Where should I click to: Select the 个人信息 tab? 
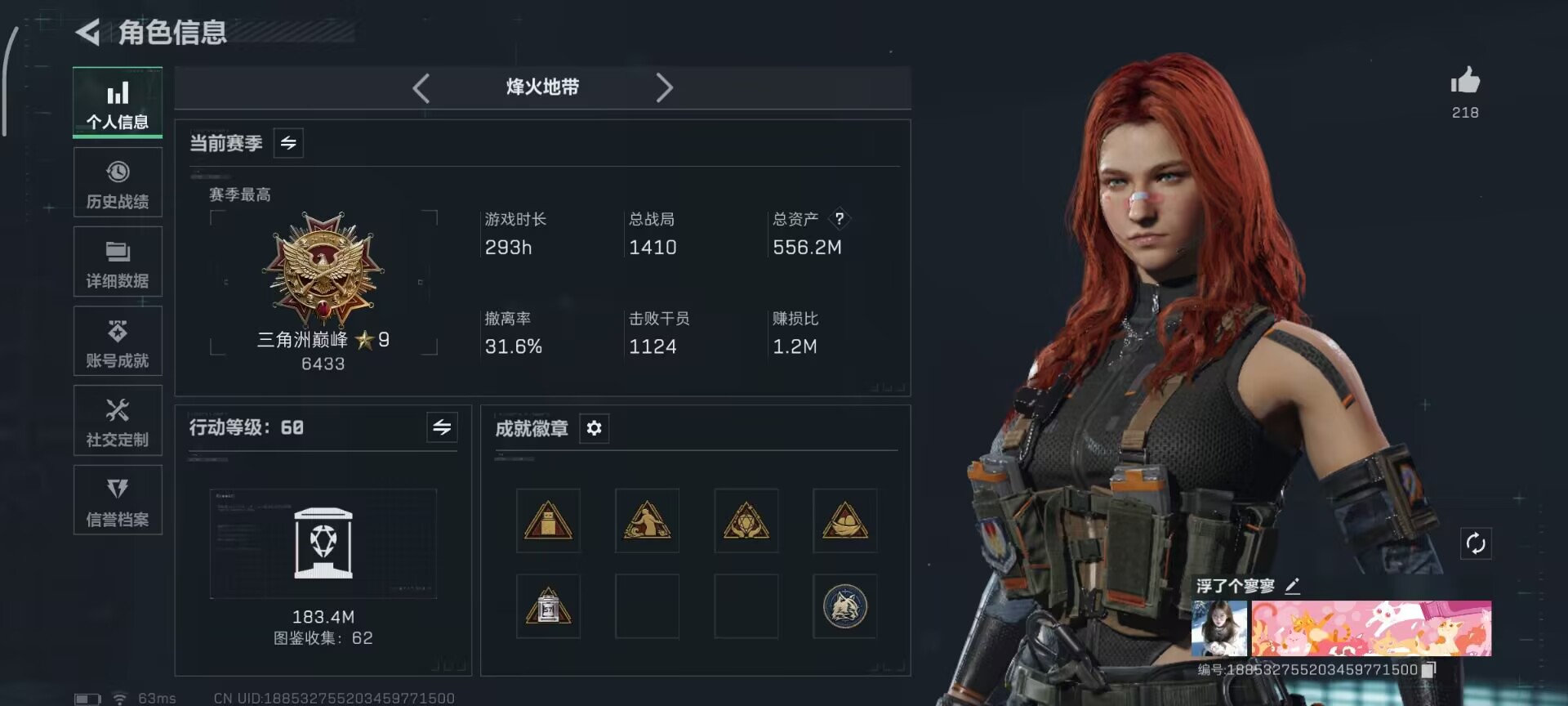coord(118,102)
